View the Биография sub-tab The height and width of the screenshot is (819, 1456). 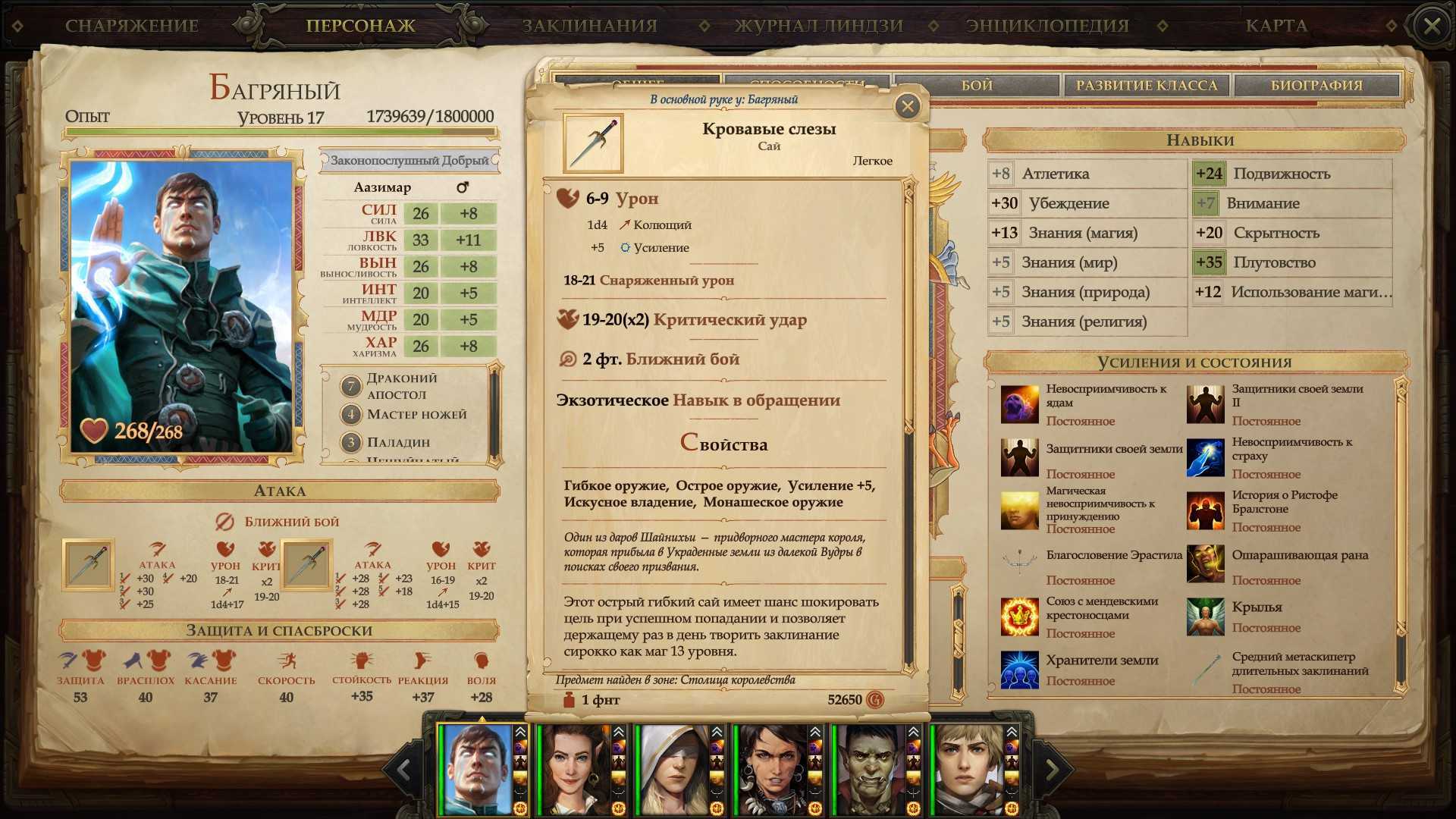(1316, 86)
